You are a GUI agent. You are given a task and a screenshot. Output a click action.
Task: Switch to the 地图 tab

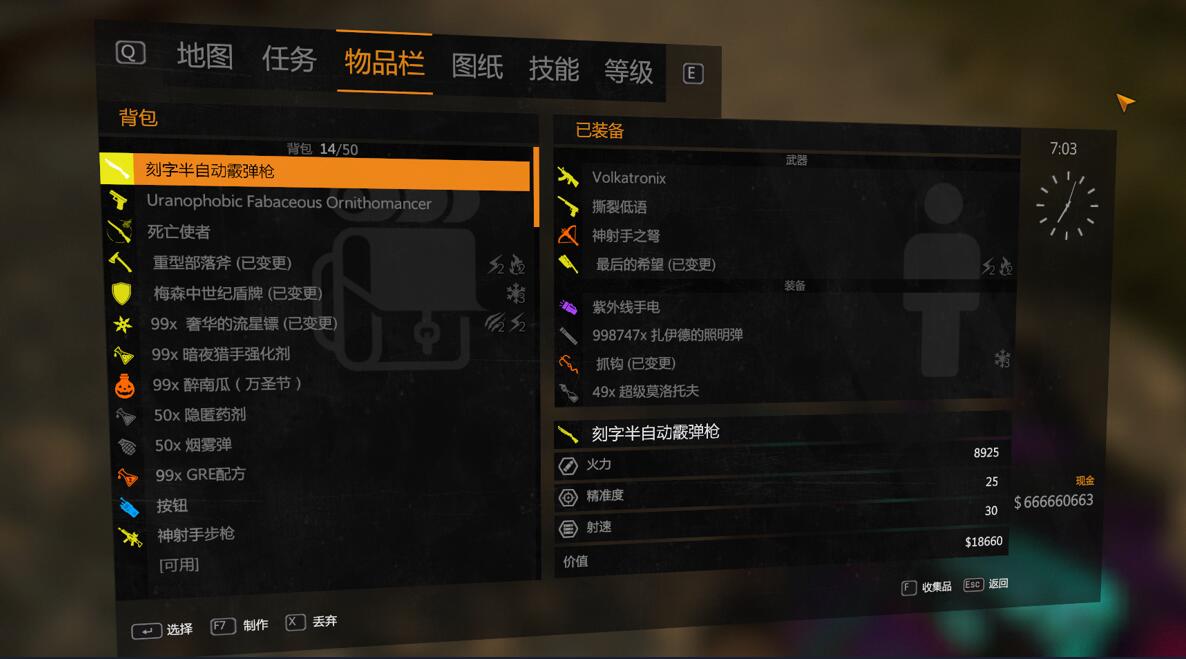pos(204,56)
